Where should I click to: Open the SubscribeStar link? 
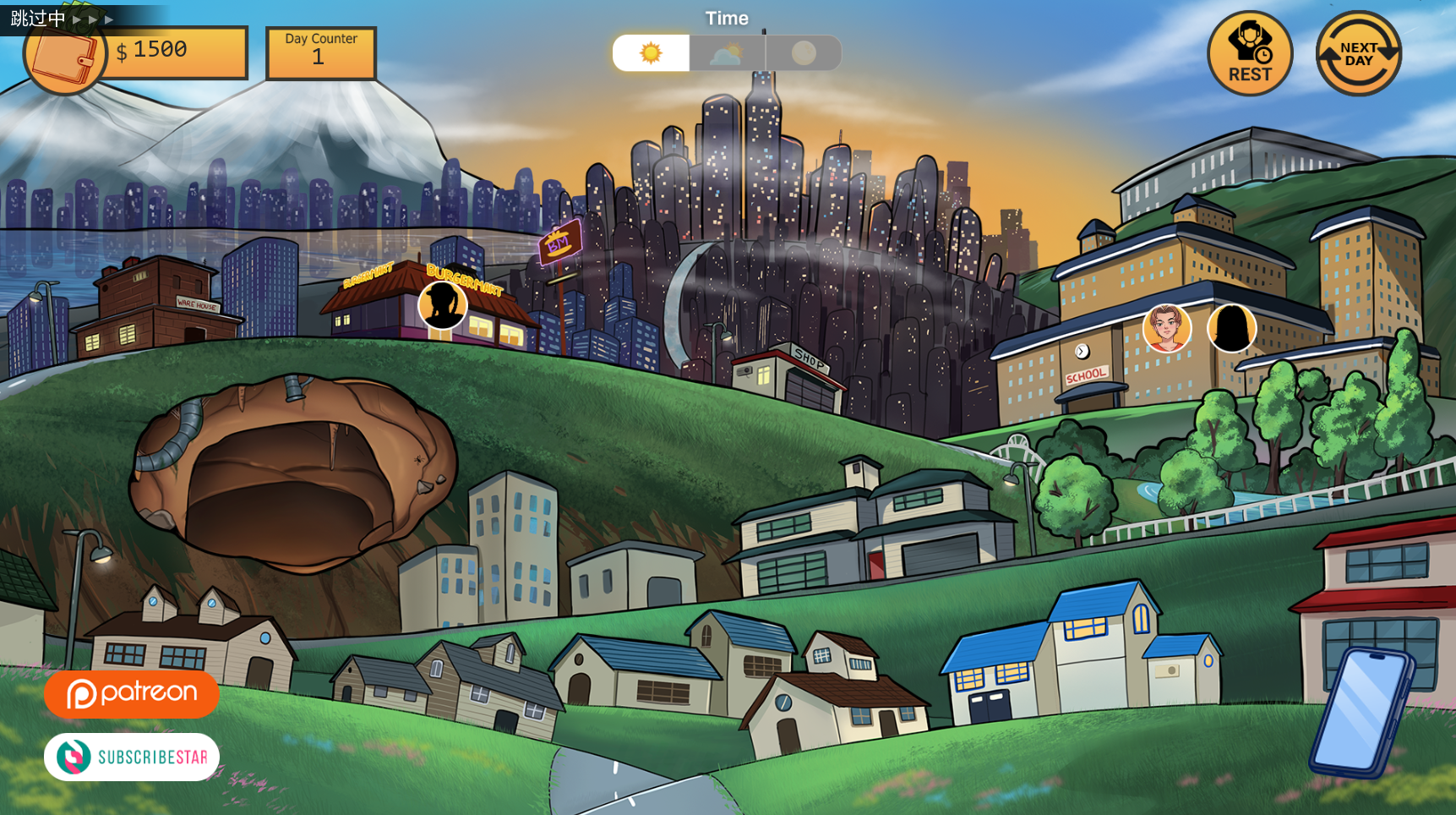pyautogui.click(x=132, y=757)
